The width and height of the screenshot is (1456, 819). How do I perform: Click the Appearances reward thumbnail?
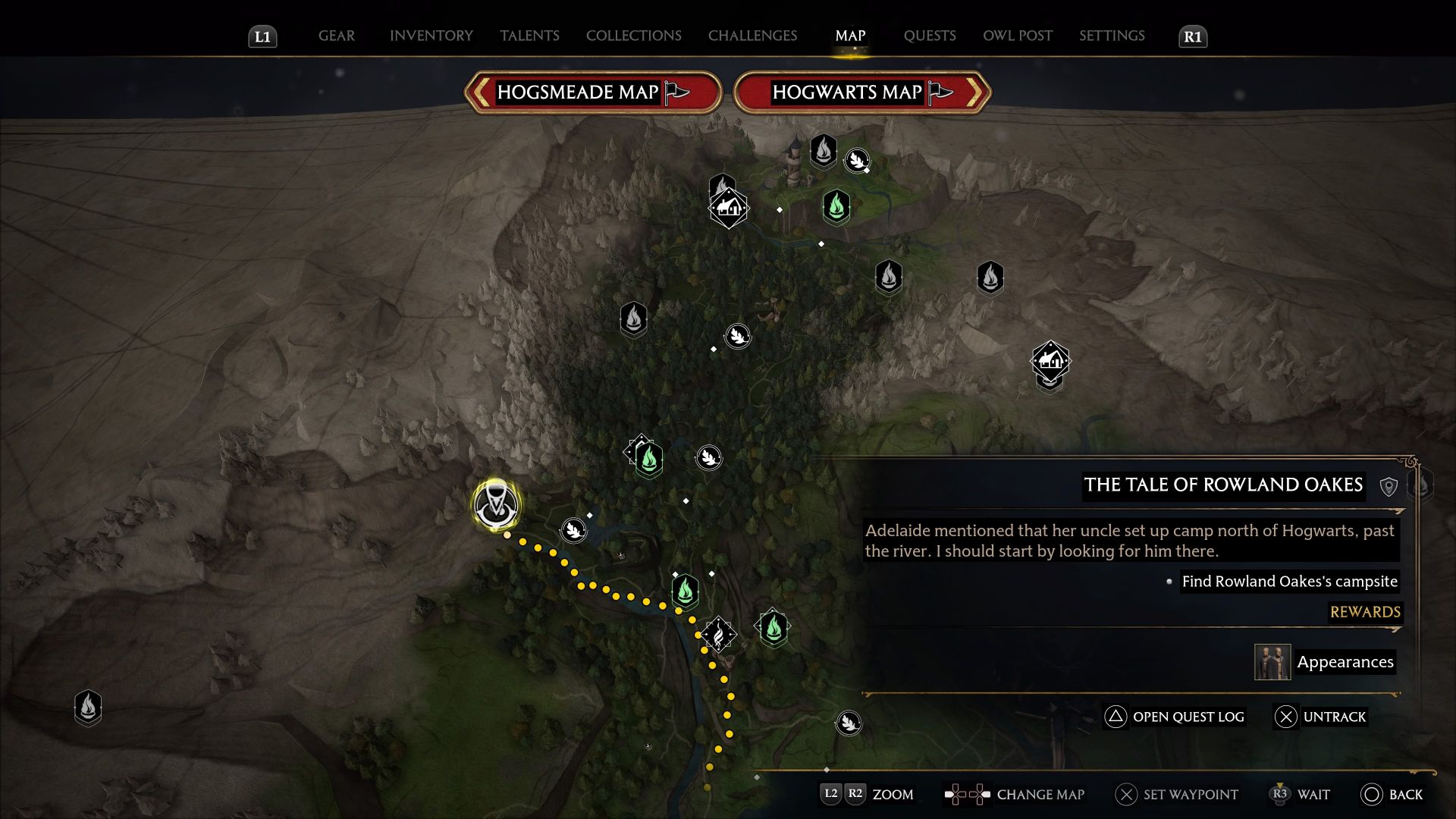[x=1272, y=661]
